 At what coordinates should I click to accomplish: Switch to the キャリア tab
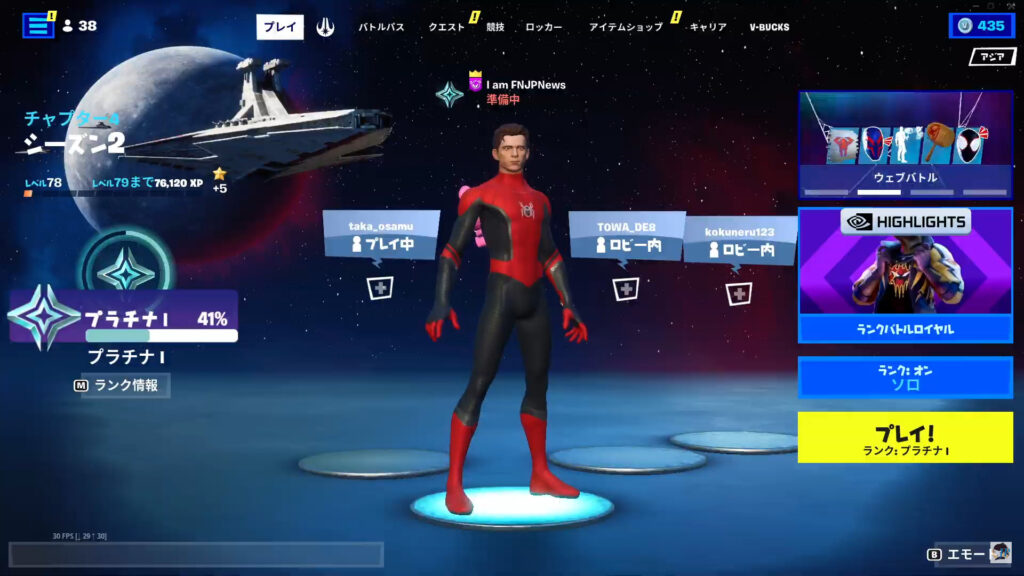click(x=708, y=27)
